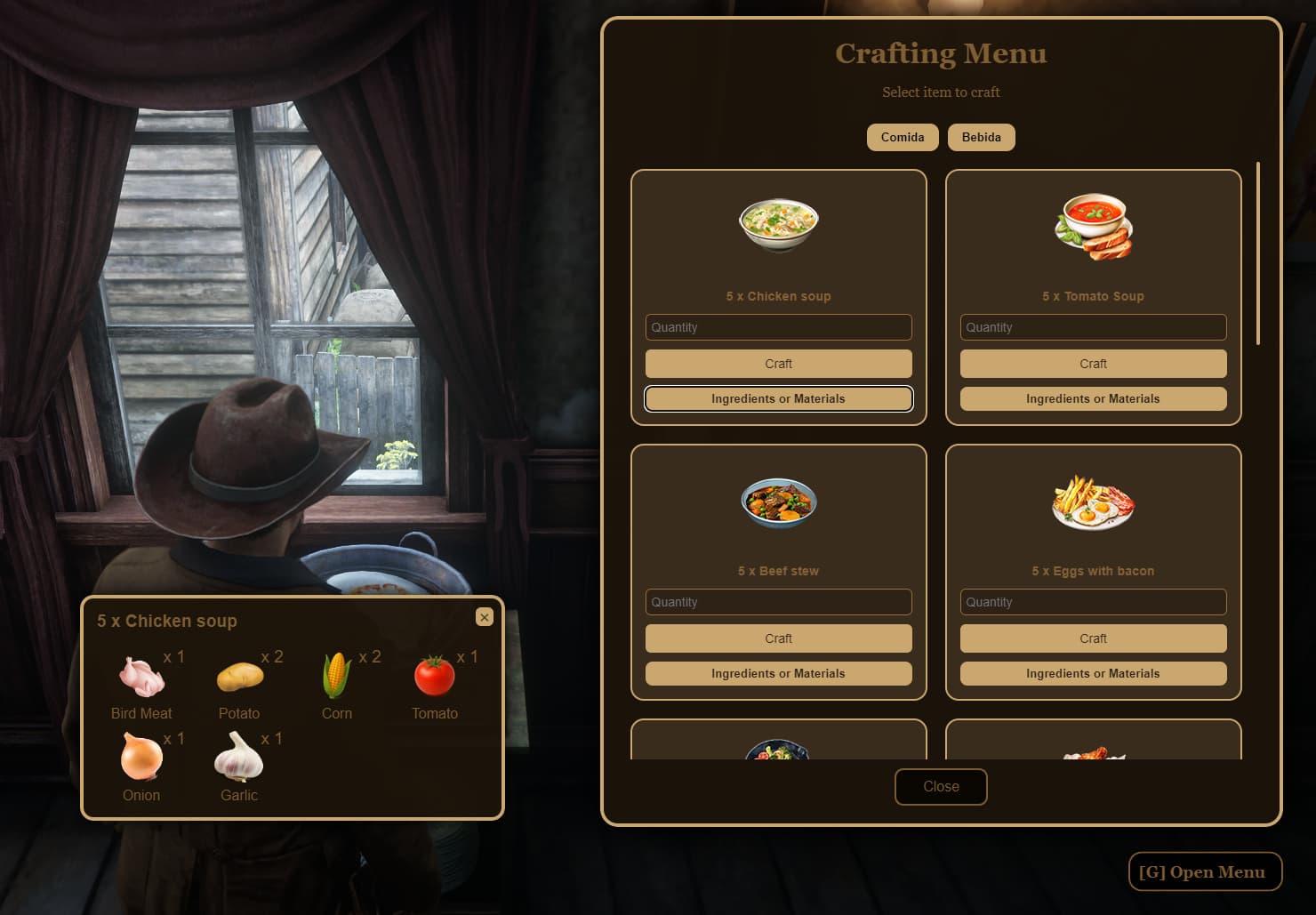Select the Comida tab
1316x915 pixels.
pyautogui.click(x=903, y=137)
